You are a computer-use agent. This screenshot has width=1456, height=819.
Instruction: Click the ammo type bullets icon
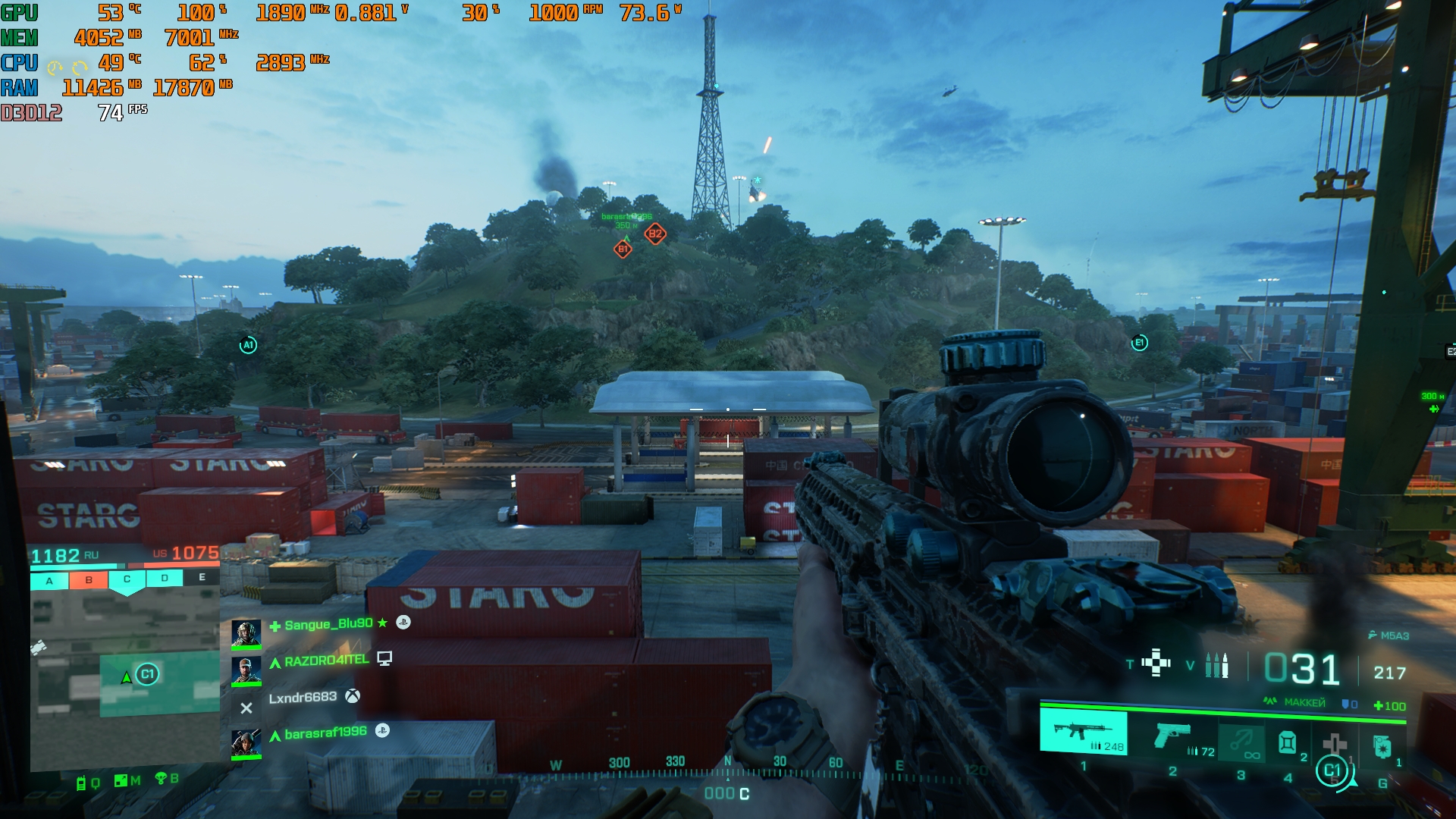pos(1216,665)
